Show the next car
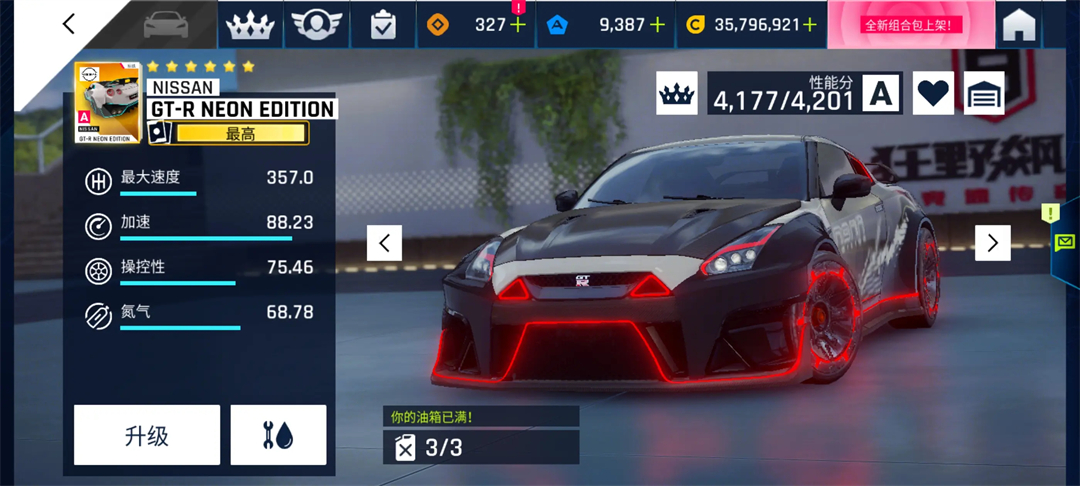The width and height of the screenshot is (1080, 486). [992, 243]
